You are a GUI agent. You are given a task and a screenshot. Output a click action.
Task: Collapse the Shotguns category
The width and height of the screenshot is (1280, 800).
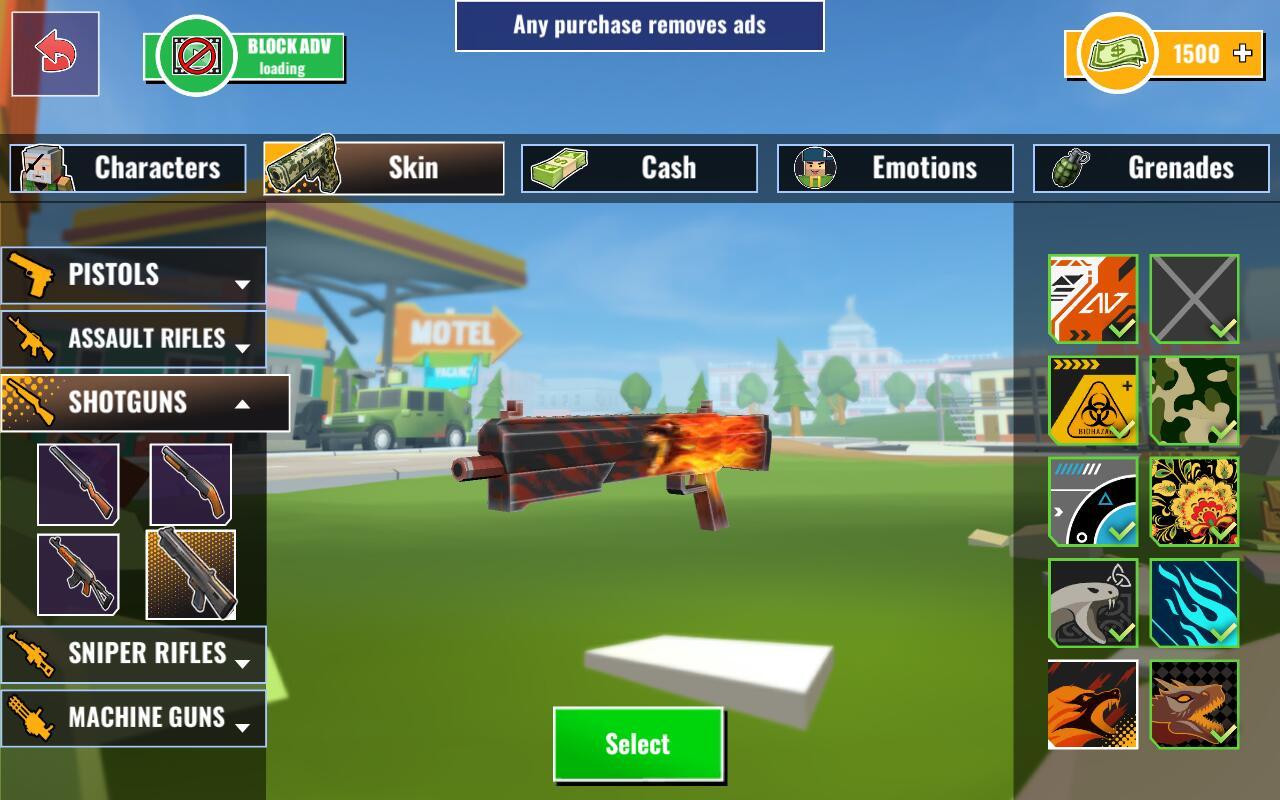tap(145, 403)
